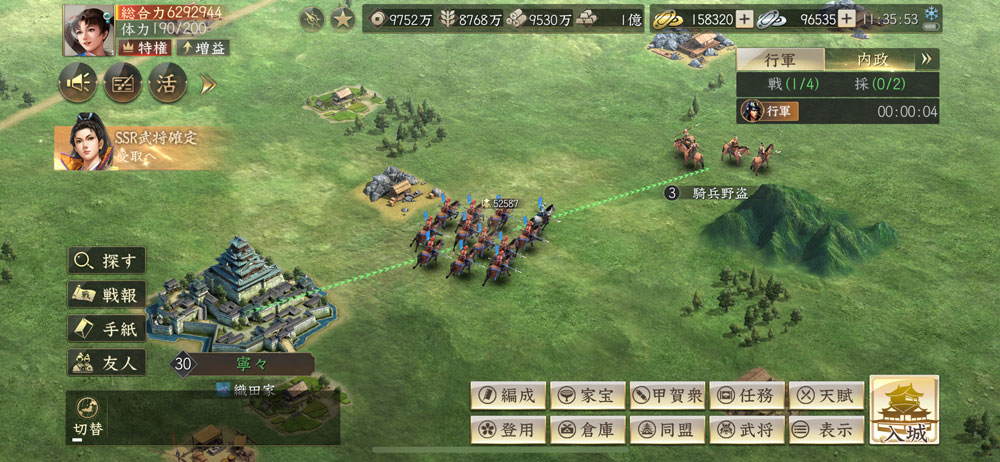The image size is (1000, 462).
Task: Open the player portrait profile
Action: click(x=88, y=29)
